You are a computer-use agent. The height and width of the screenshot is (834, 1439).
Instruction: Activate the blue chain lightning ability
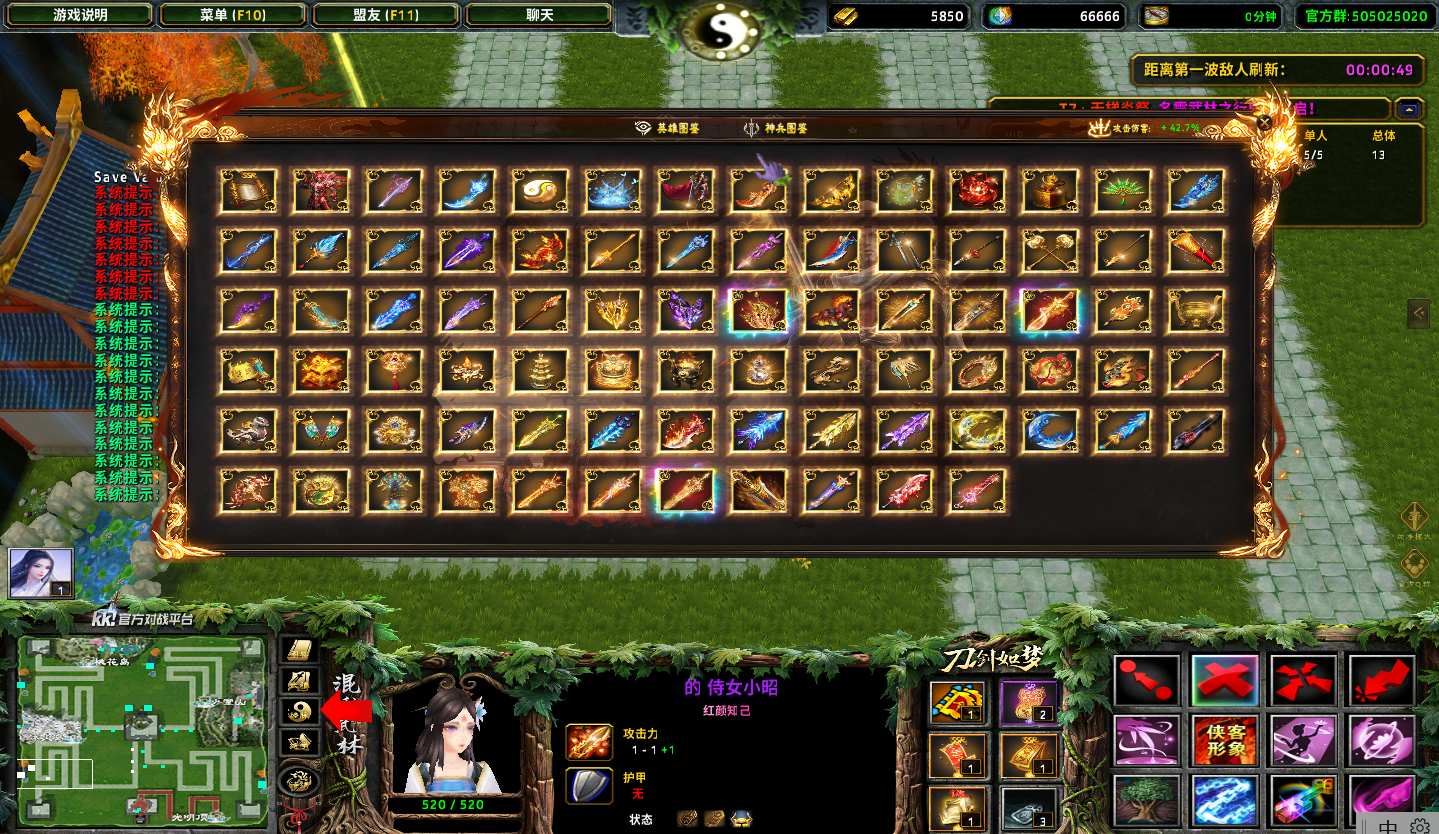[x=1224, y=801]
